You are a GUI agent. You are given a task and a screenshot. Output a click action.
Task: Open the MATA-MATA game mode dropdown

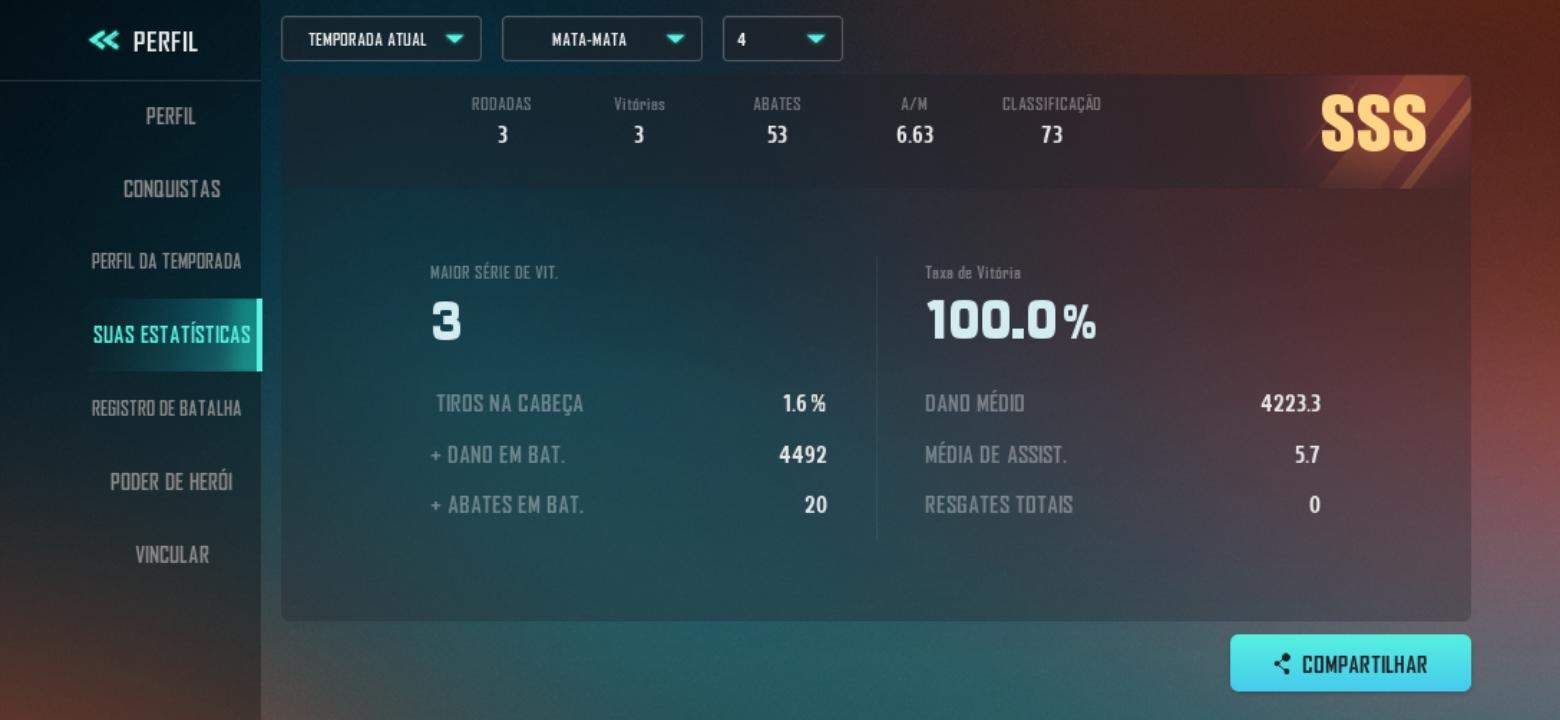[x=601, y=39]
